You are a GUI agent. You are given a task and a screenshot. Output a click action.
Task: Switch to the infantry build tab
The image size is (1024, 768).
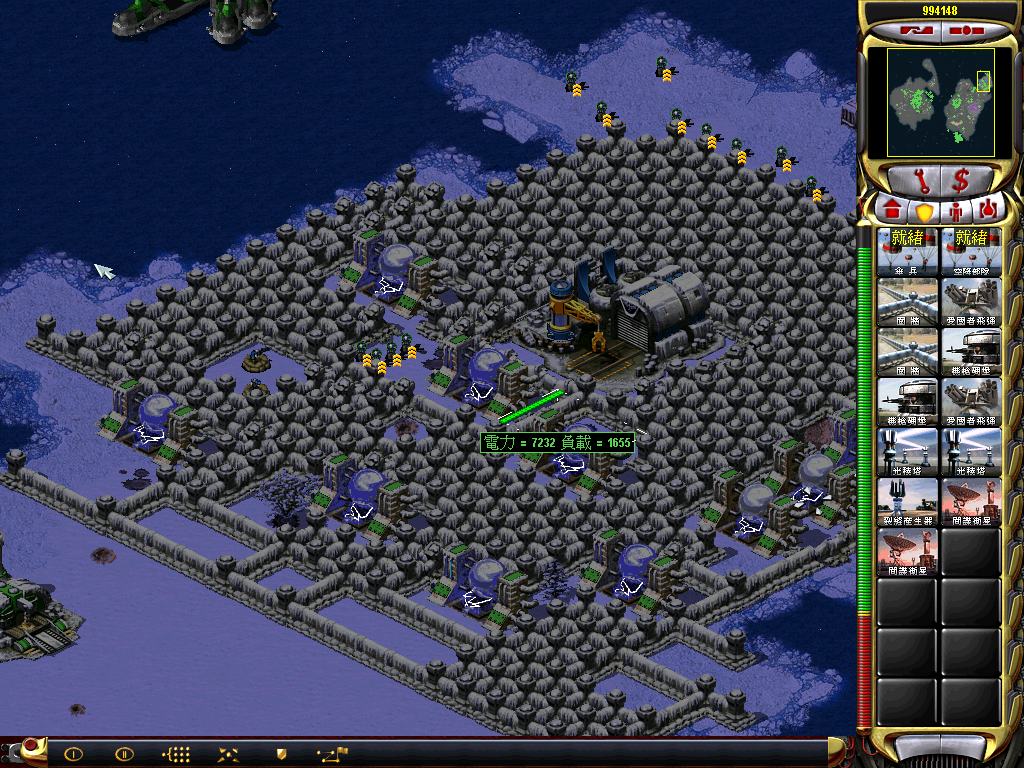pyautogui.click(x=956, y=211)
